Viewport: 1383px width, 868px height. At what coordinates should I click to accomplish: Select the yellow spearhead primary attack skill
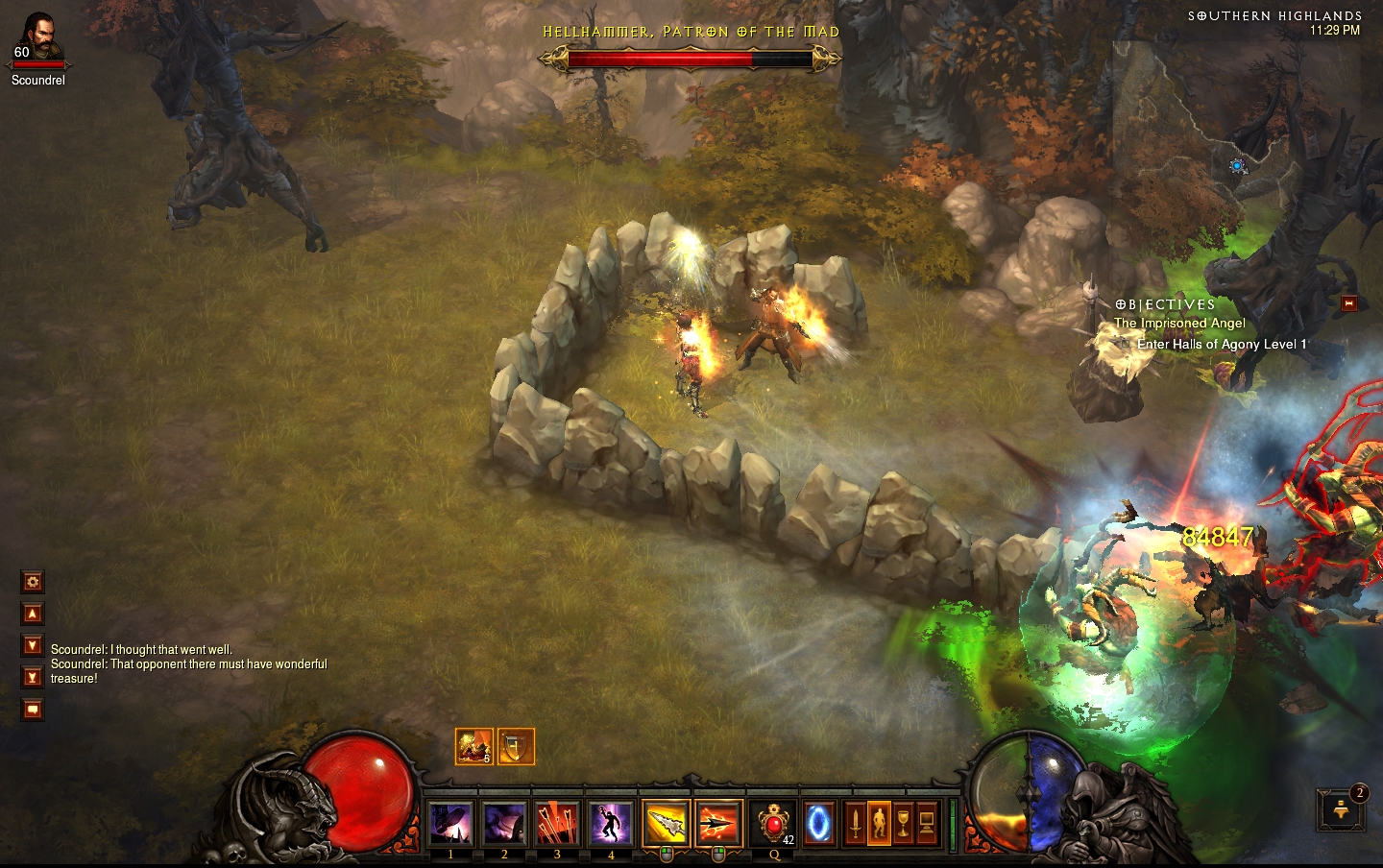point(666,823)
